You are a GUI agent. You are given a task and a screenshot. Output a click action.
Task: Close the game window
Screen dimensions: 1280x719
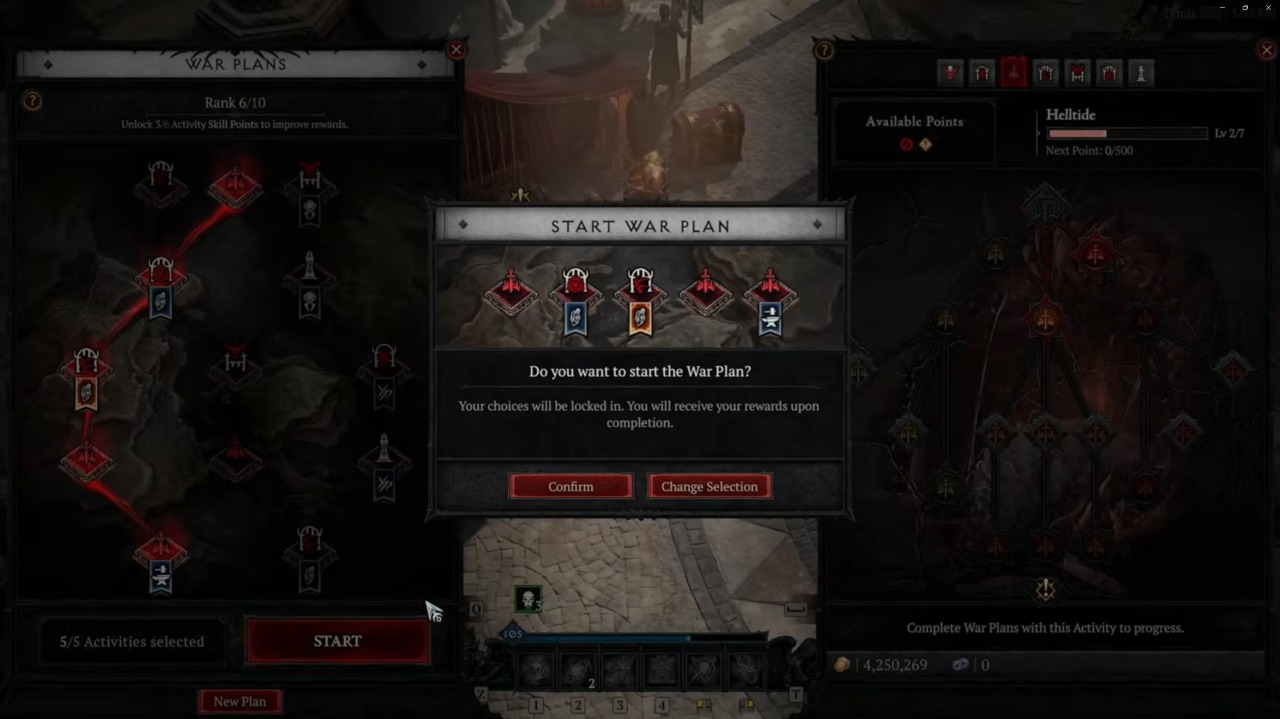(x=1267, y=7)
